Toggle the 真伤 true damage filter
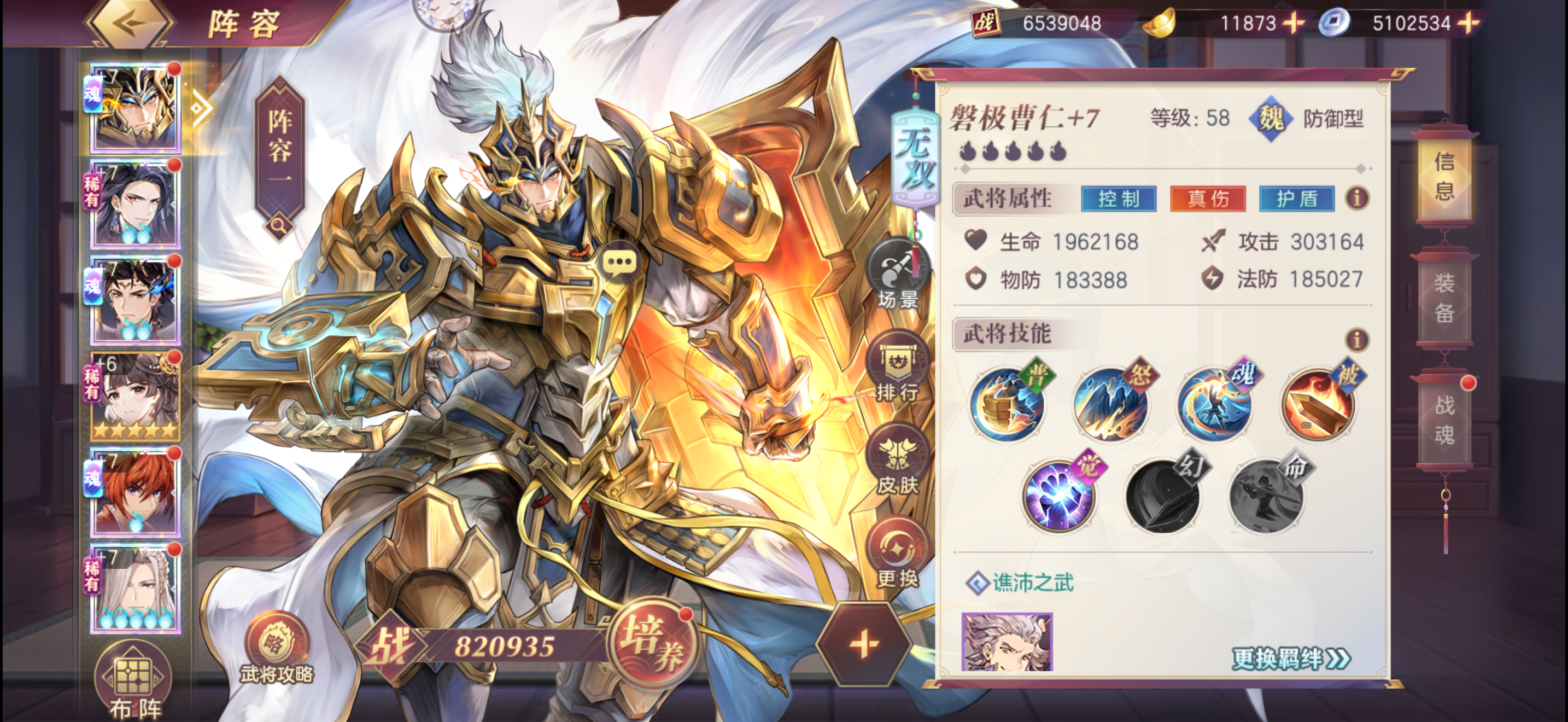The width and height of the screenshot is (1568, 722). [1208, 201]
